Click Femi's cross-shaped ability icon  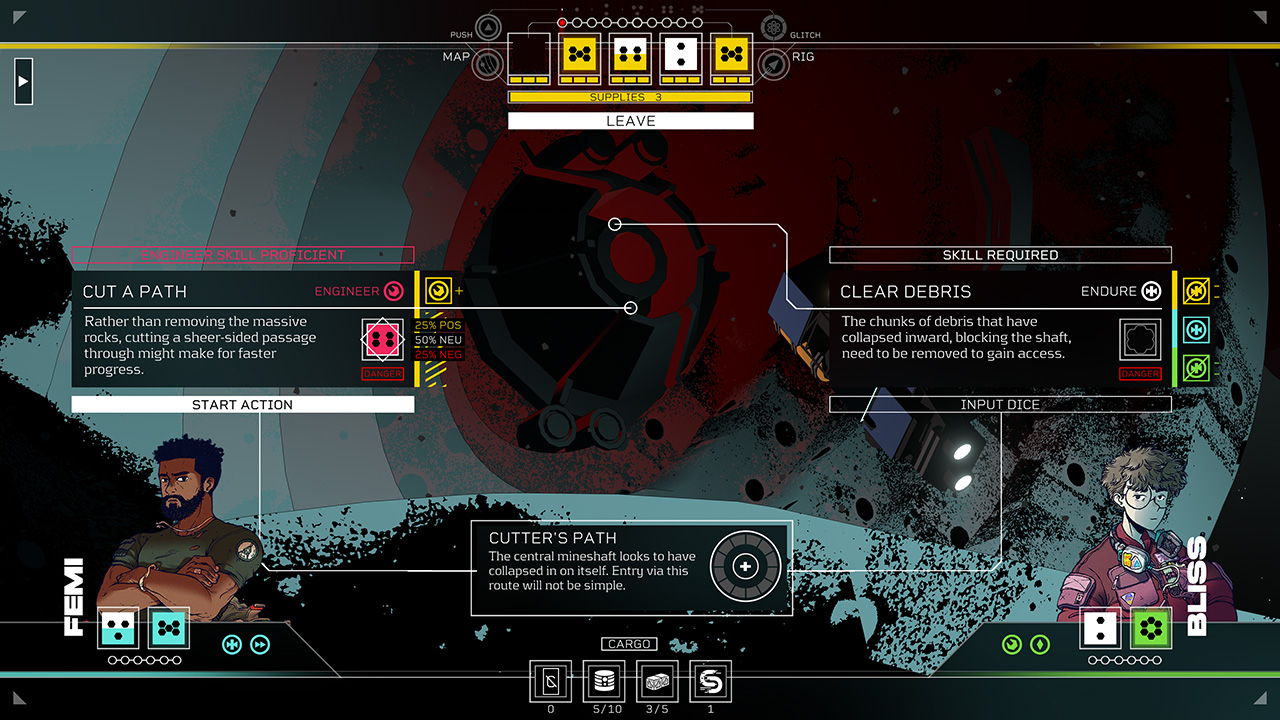tap(232, 645)
